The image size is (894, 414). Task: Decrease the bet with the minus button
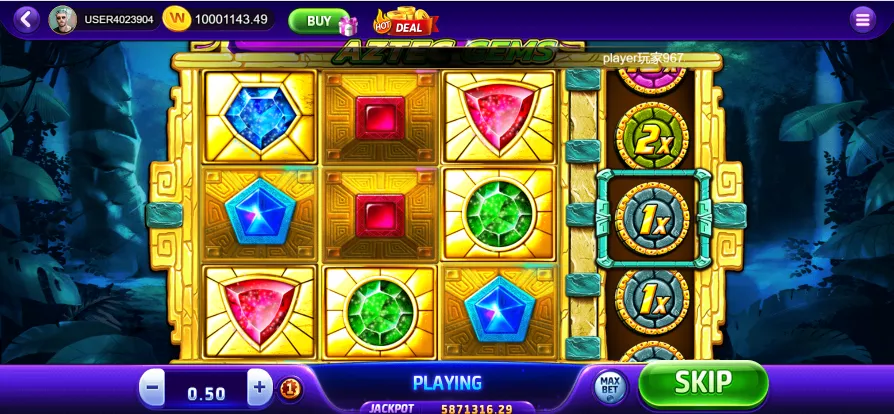pyautogui.click(x=153, y=388)
